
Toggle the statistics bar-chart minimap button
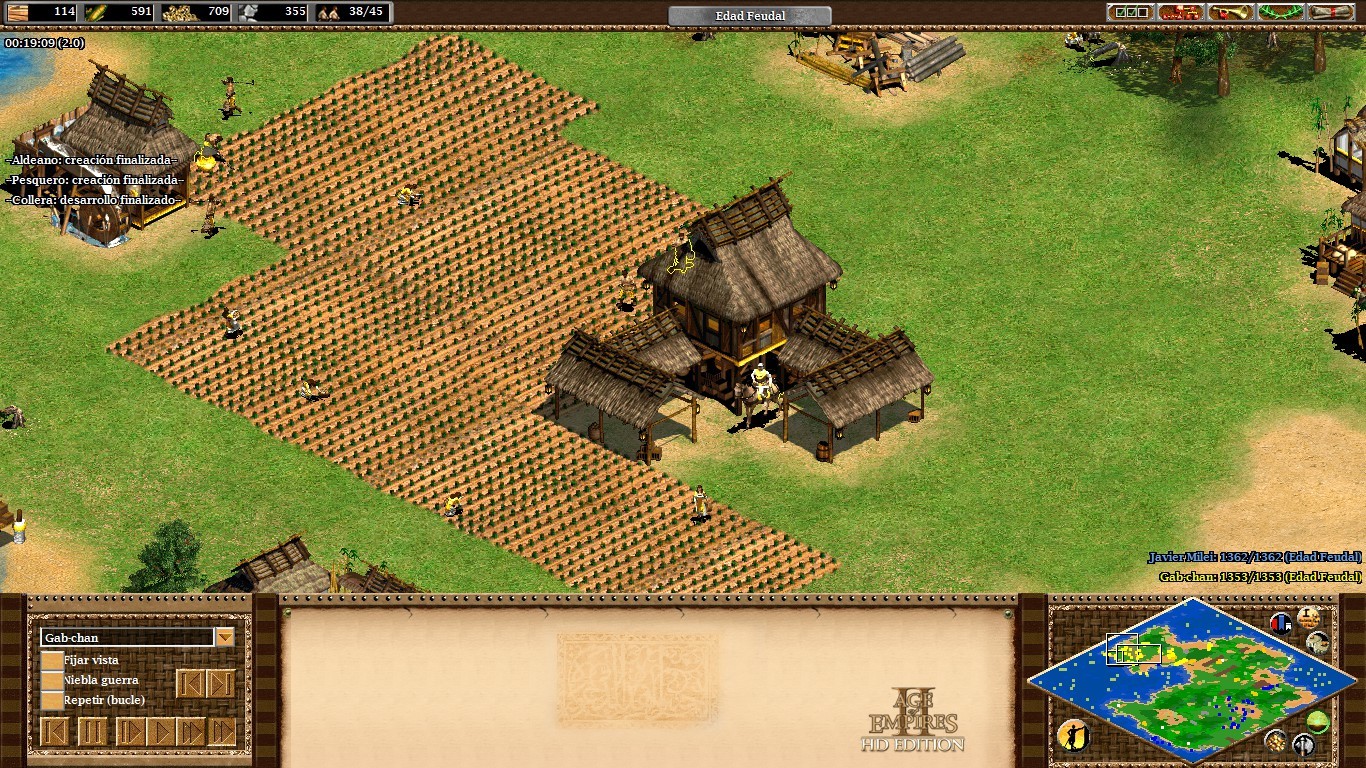pos(1281,623)
